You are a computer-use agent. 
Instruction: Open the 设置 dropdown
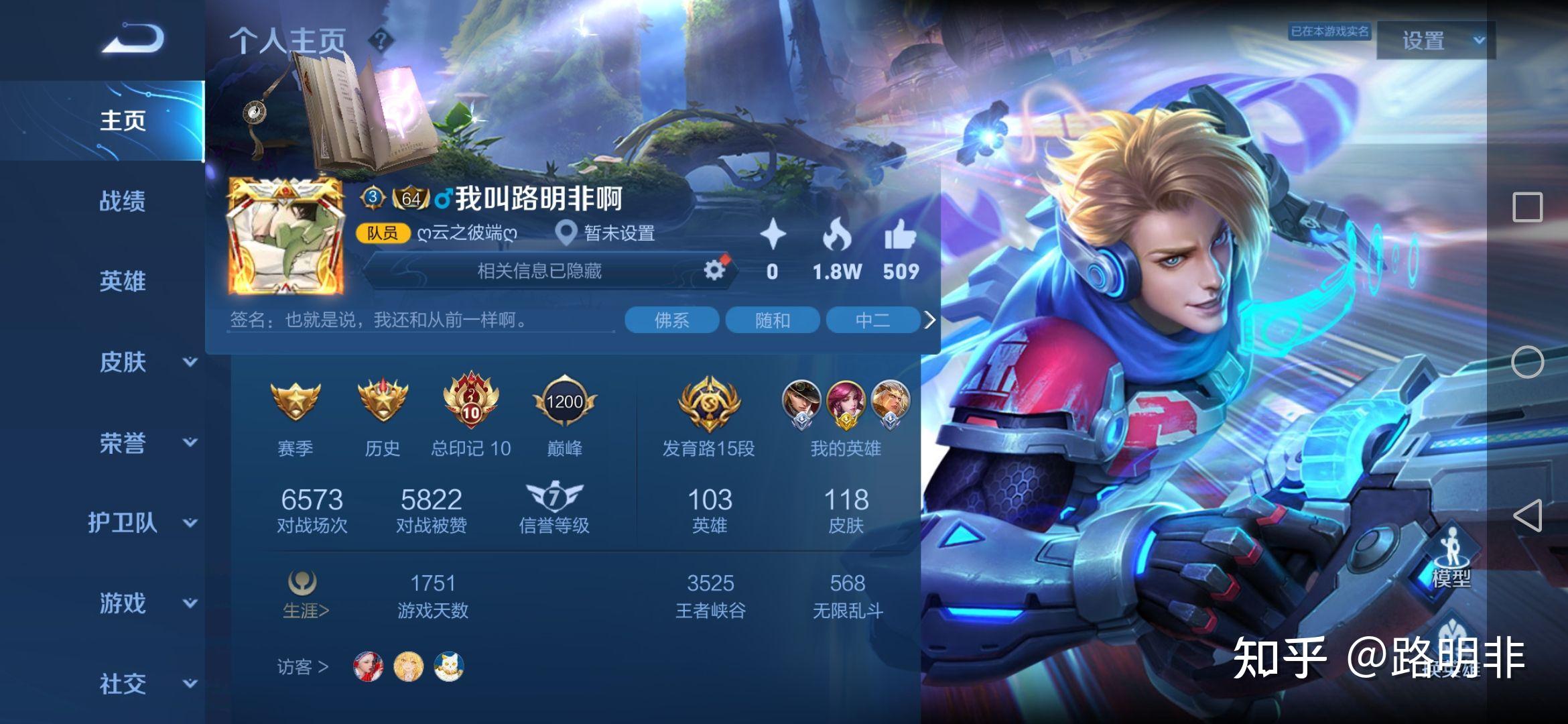[1435, 41]
